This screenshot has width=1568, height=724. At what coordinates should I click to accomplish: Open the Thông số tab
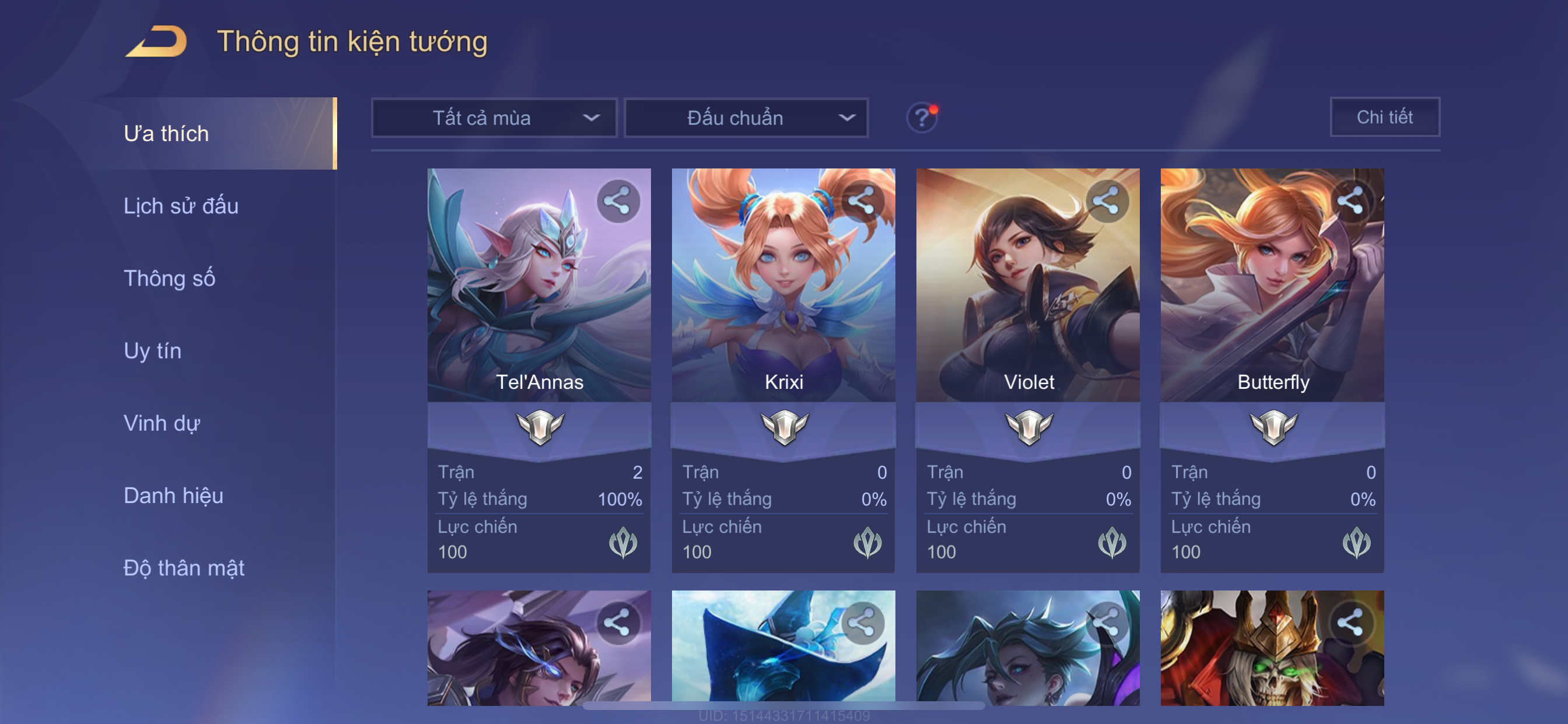click(x=169, y=278)
